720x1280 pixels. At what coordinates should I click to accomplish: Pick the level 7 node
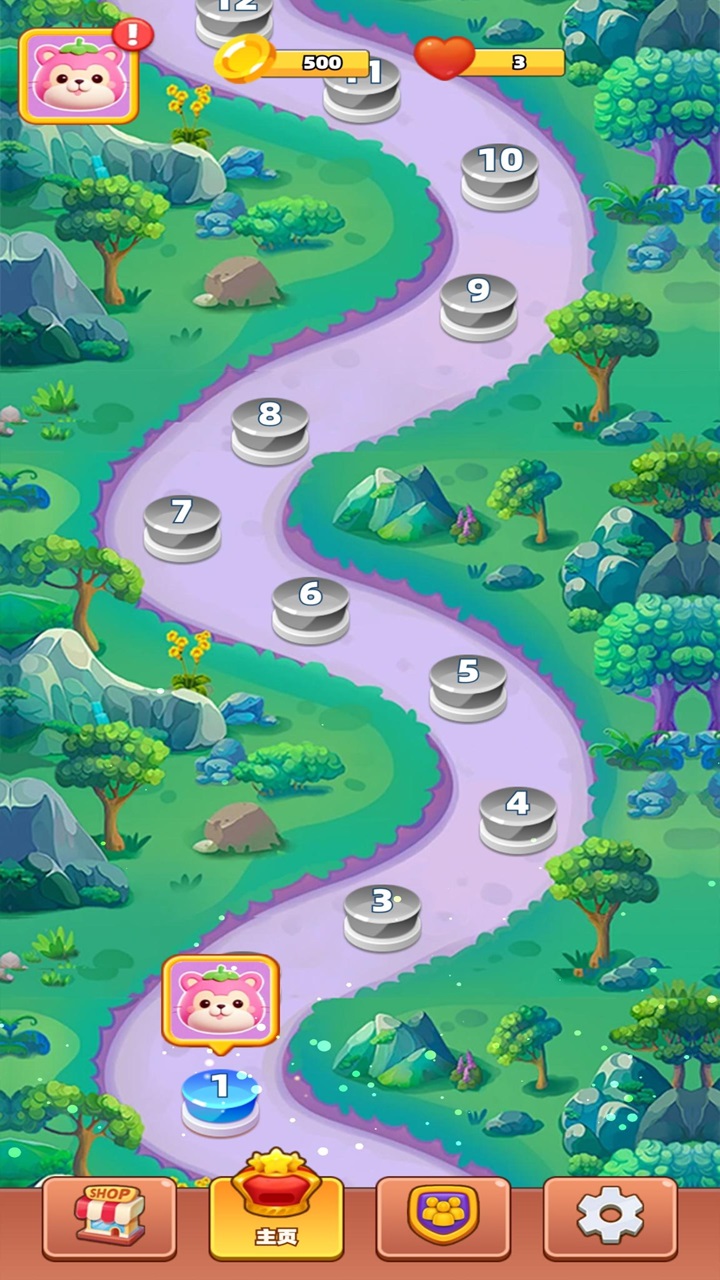182,523
